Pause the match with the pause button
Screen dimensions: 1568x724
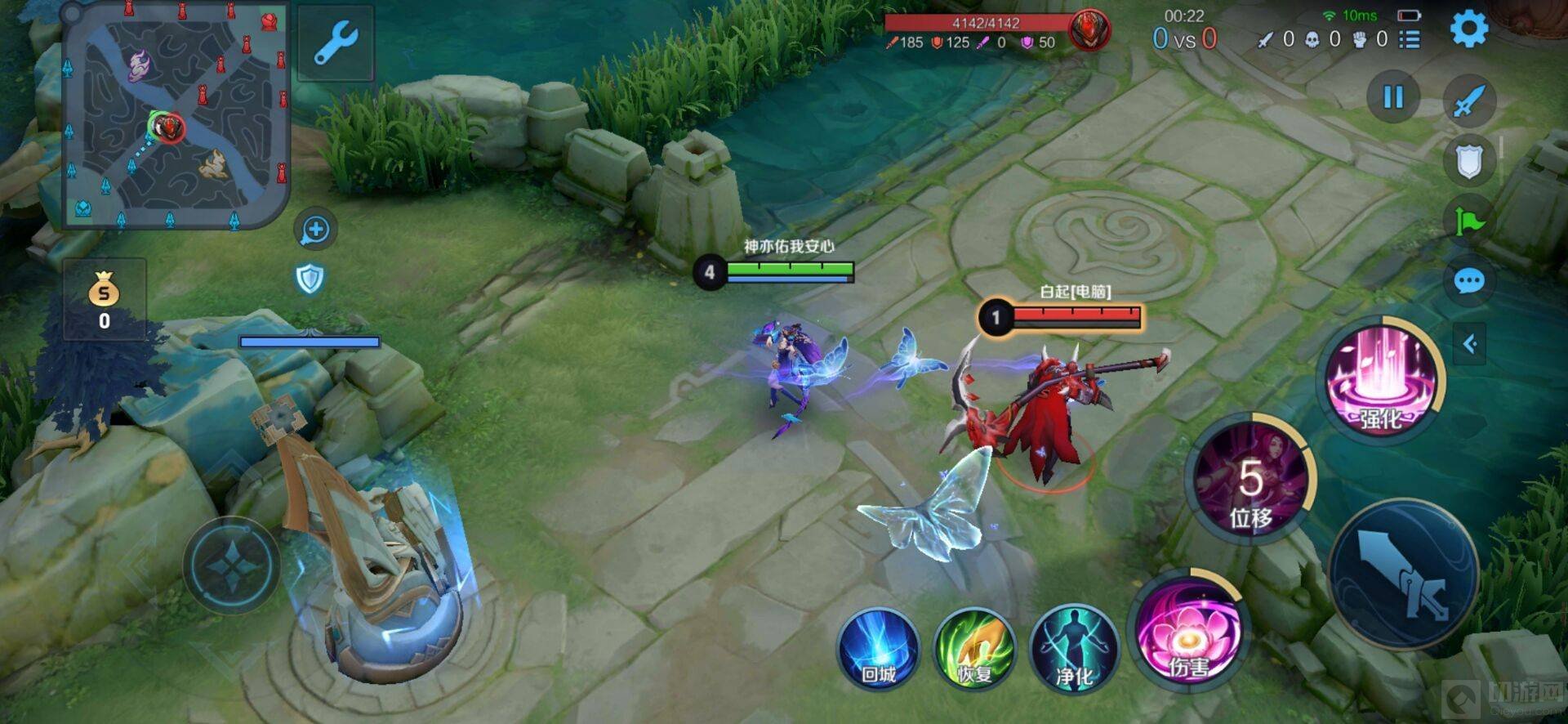tap(1393, 97)
